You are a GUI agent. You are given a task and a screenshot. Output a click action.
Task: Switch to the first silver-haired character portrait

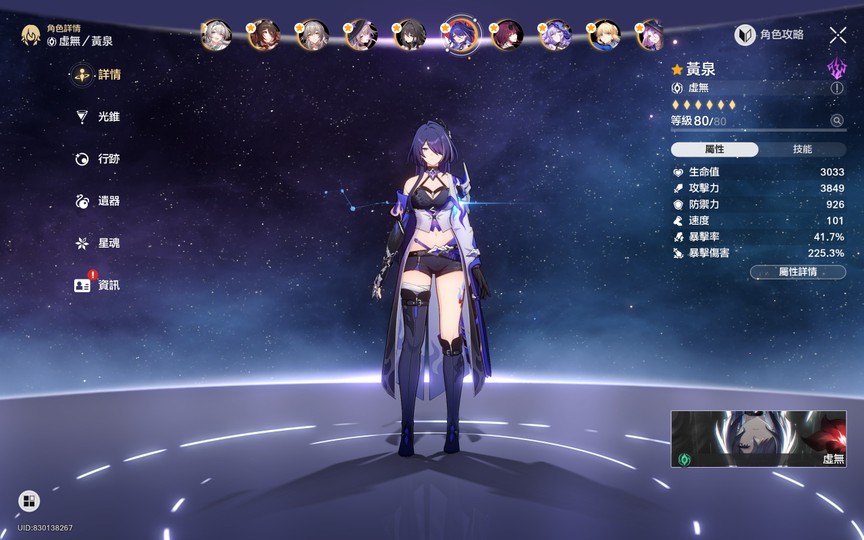(x=216, y=35)
